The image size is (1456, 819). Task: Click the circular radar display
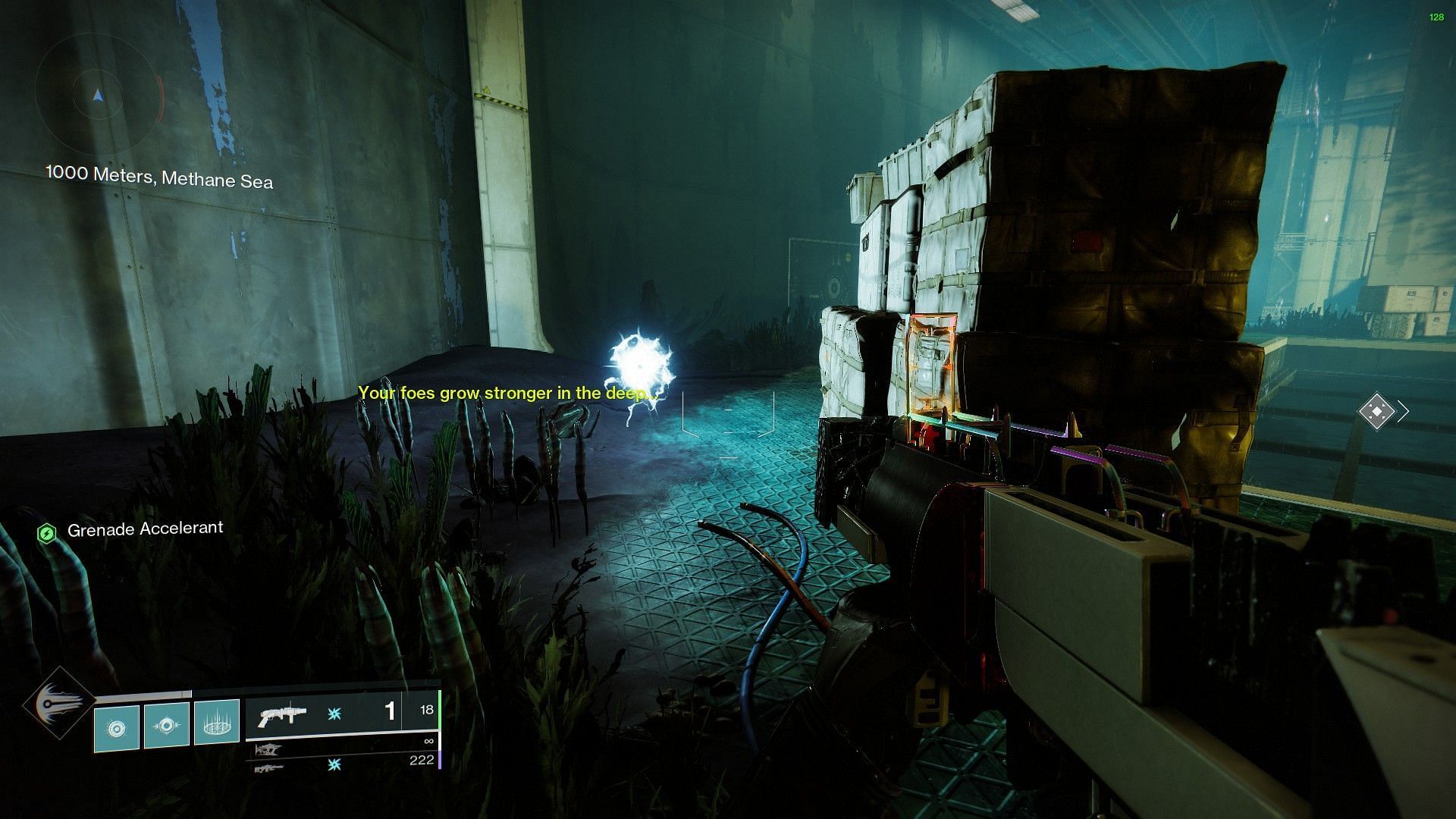pos(98,96)
